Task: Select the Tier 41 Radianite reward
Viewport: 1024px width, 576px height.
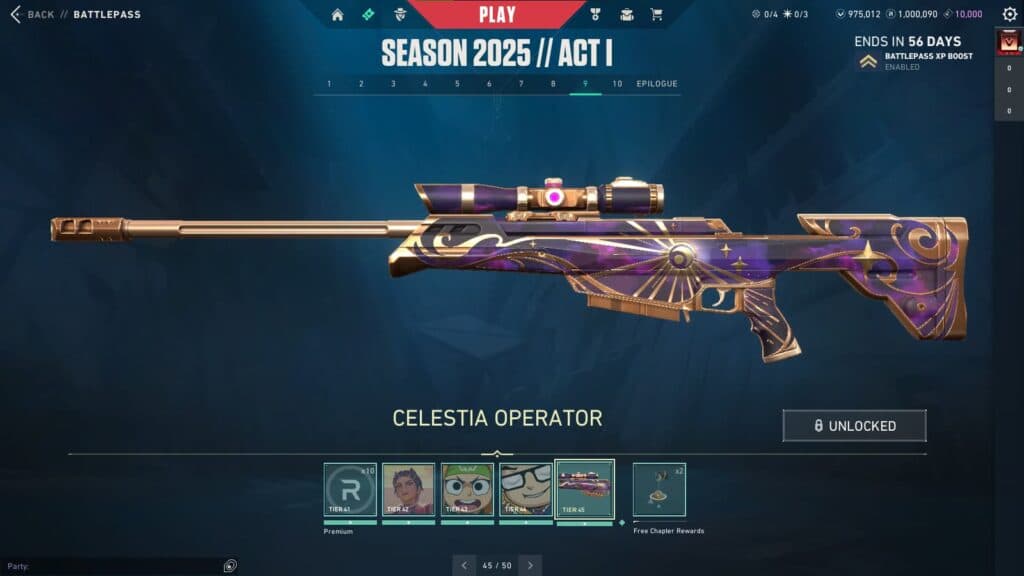Action: click(350, 489)
